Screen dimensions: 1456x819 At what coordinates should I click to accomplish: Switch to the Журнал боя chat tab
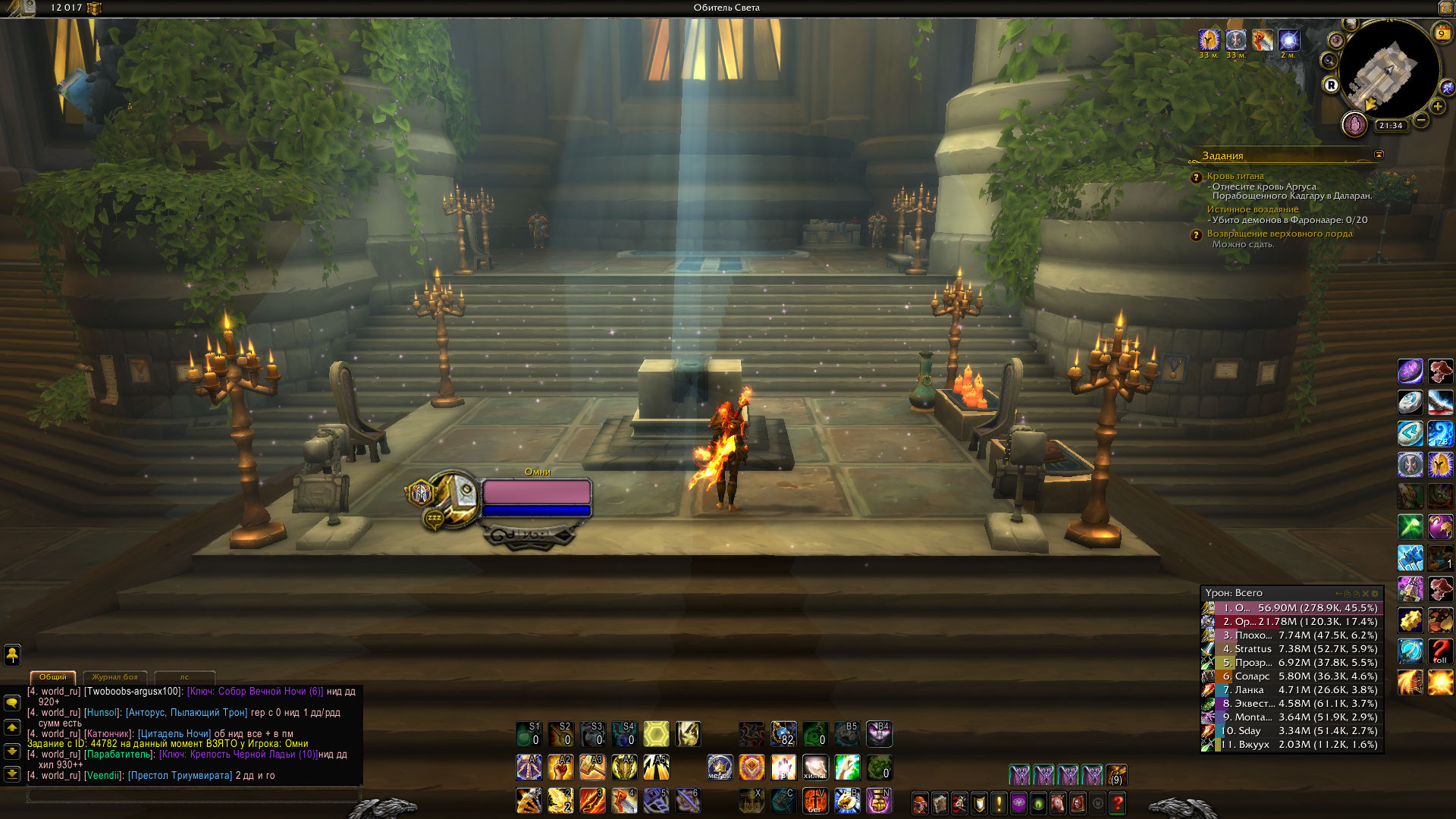tap(115, 676)
